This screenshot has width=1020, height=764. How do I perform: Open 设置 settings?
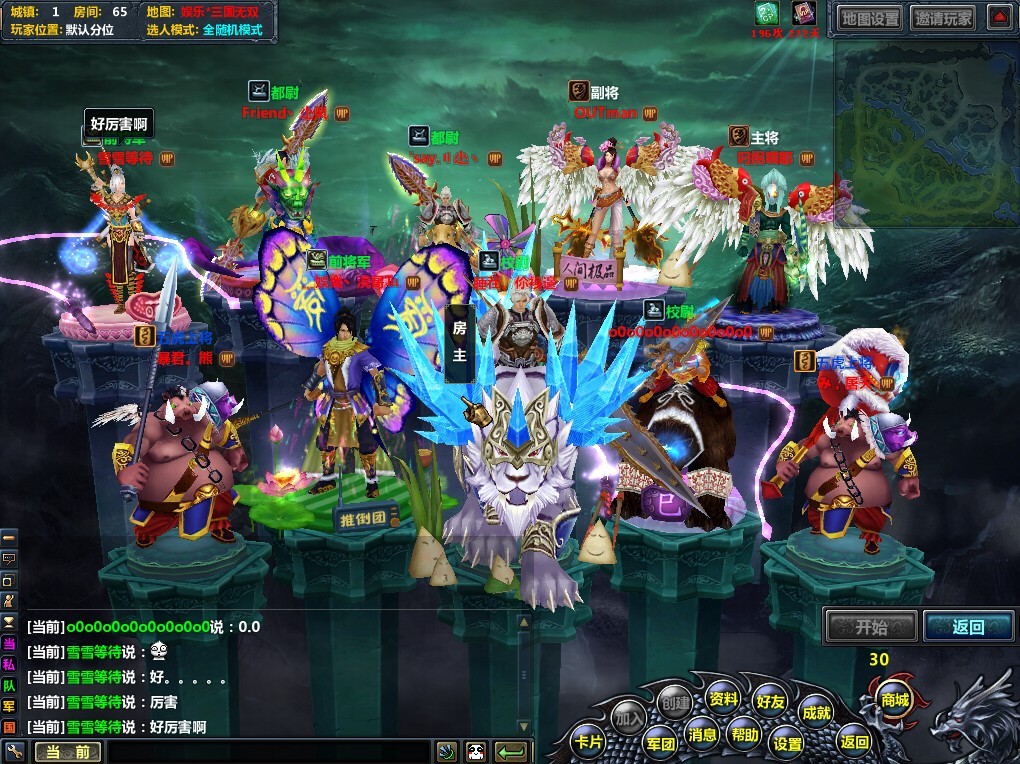click(x=788, y=743)
